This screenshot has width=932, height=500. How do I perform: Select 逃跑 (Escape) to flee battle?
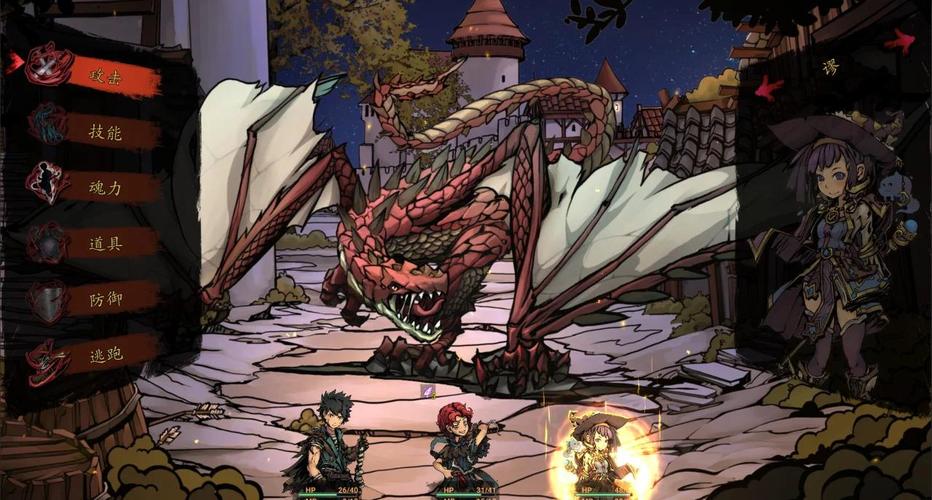(x=105, y=353)
